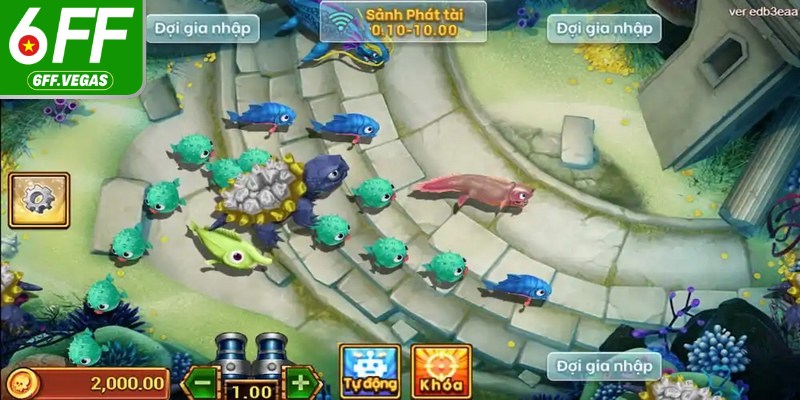
Task: Click the 6FF.VEGAS logo
Action: [70, 48]
